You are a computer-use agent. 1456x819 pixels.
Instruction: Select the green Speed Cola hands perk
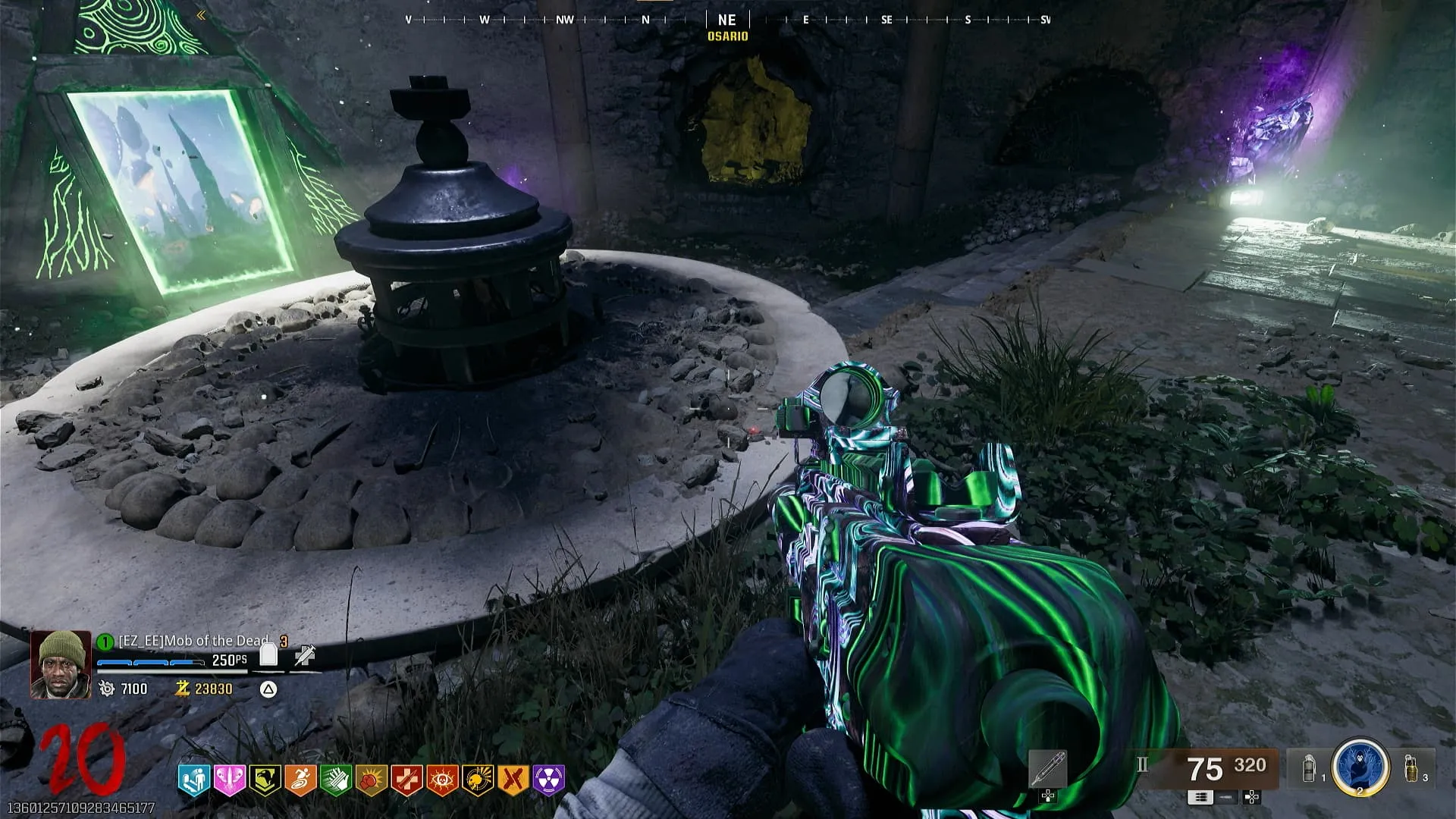tap(336, 780)
